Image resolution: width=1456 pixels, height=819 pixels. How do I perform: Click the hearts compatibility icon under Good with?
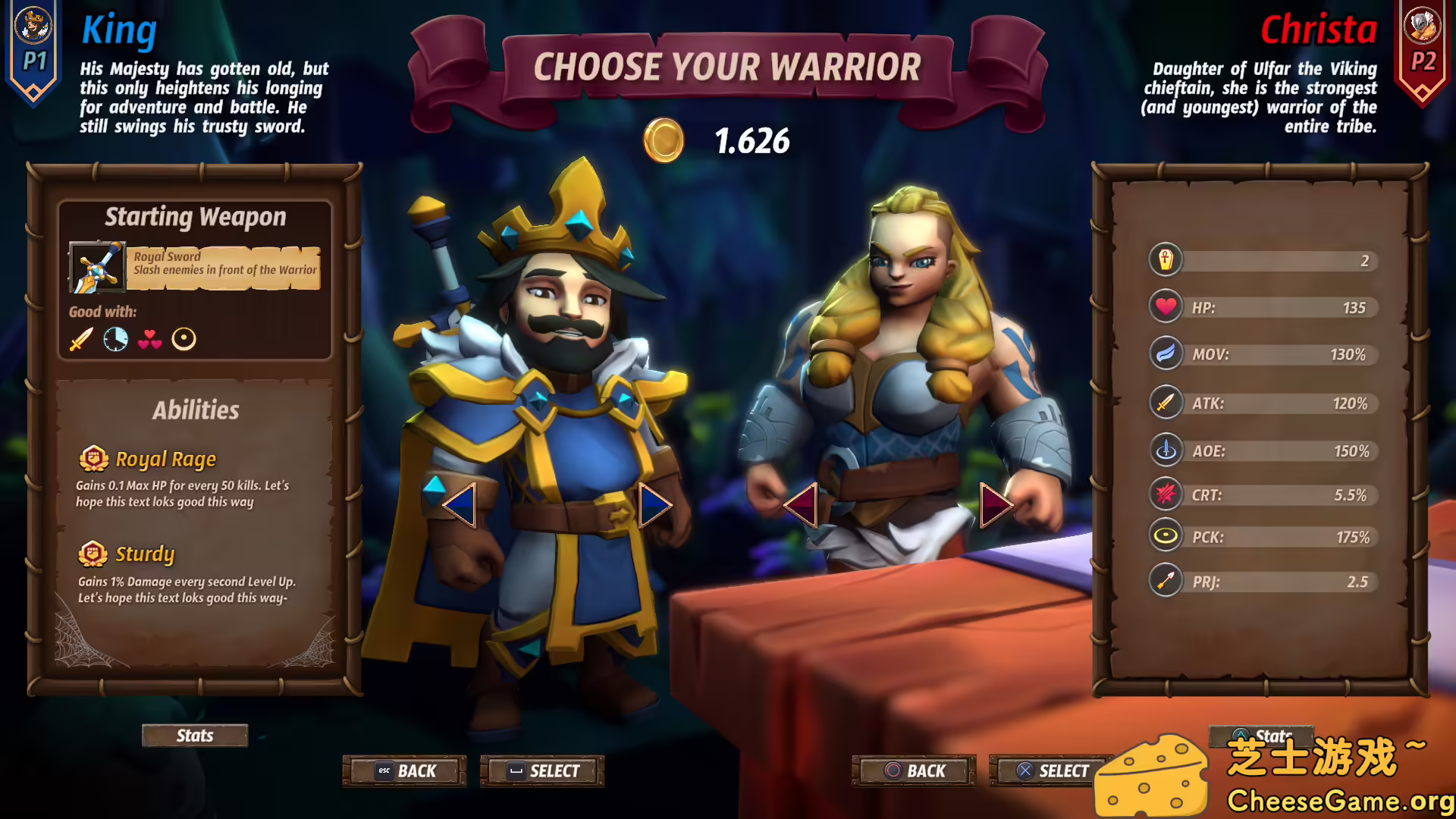(151, 339)
